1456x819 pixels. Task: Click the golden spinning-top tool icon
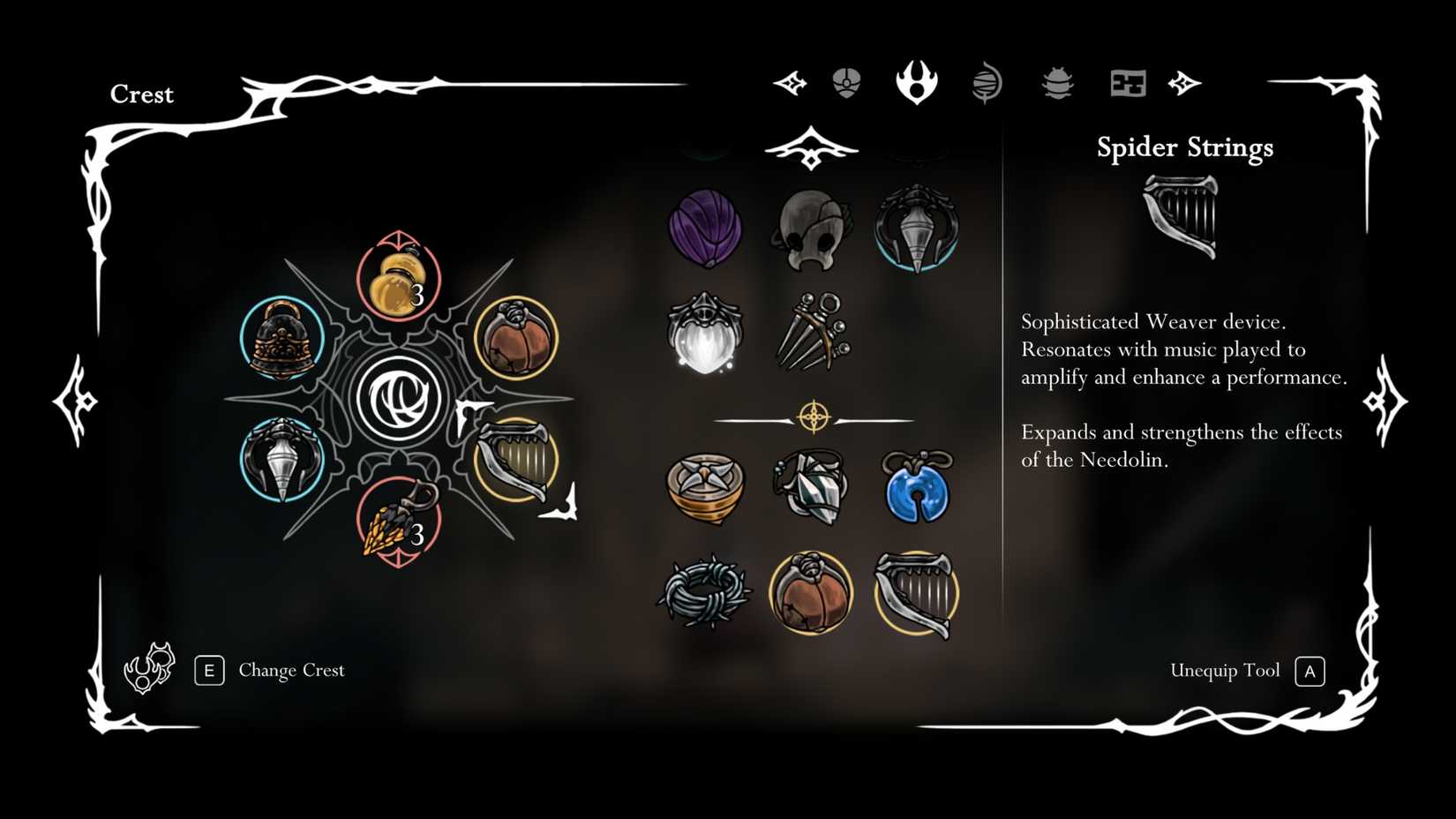coord(706,490)
